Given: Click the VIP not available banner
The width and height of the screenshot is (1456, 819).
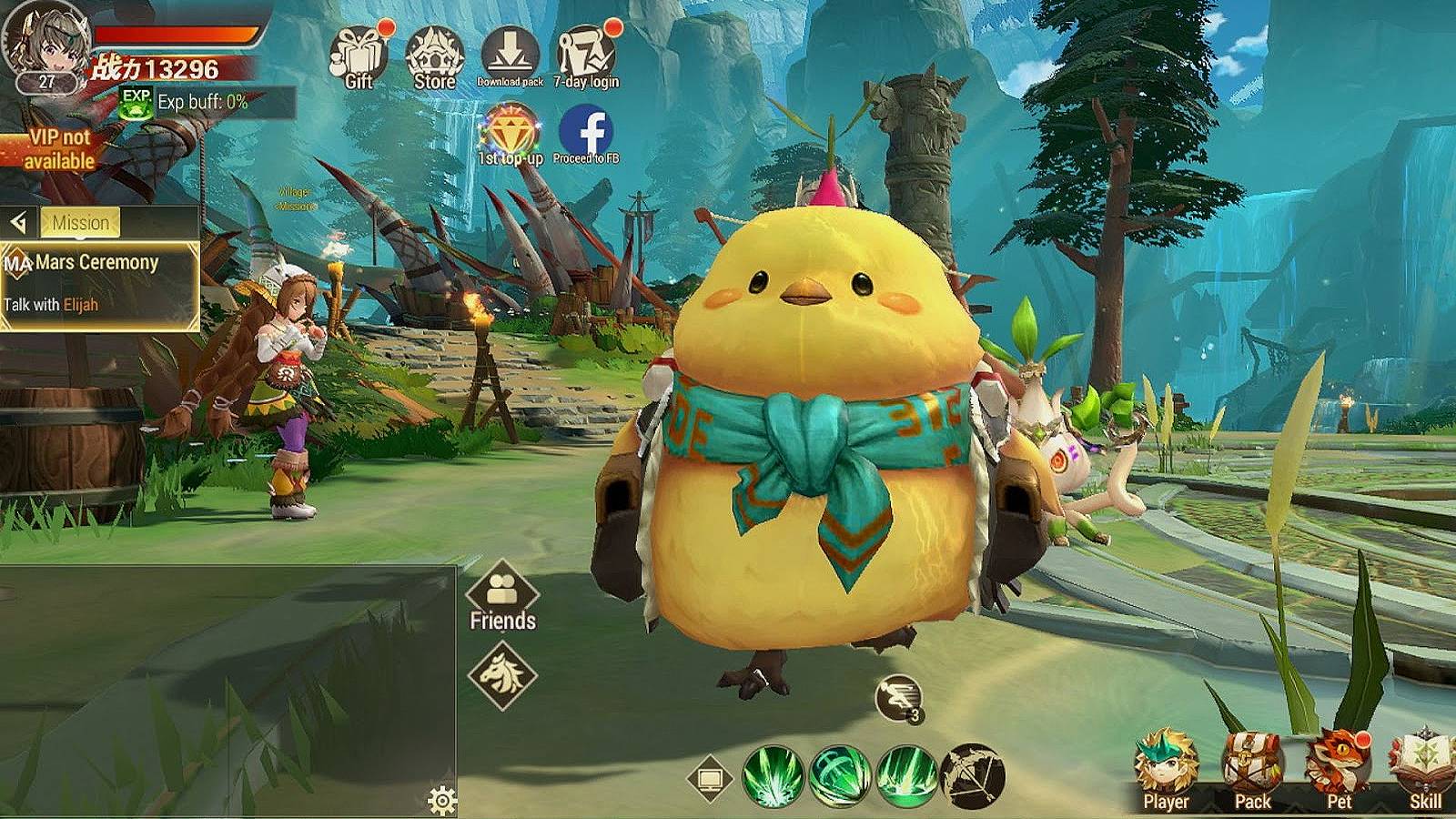Looking at the screenshot, I should pos(57,148).
